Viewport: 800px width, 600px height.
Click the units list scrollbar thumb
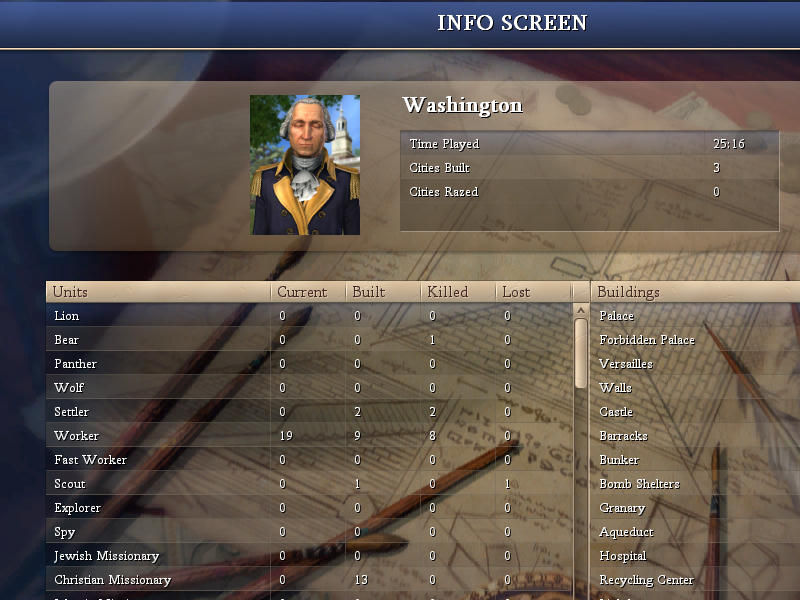tap(581, 352)
